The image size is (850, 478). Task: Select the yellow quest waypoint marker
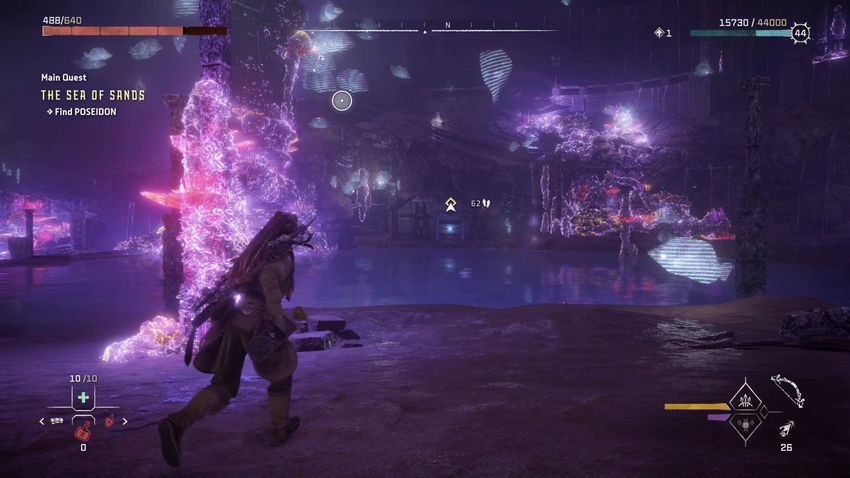pyautogui.click(x=451, y=204)
